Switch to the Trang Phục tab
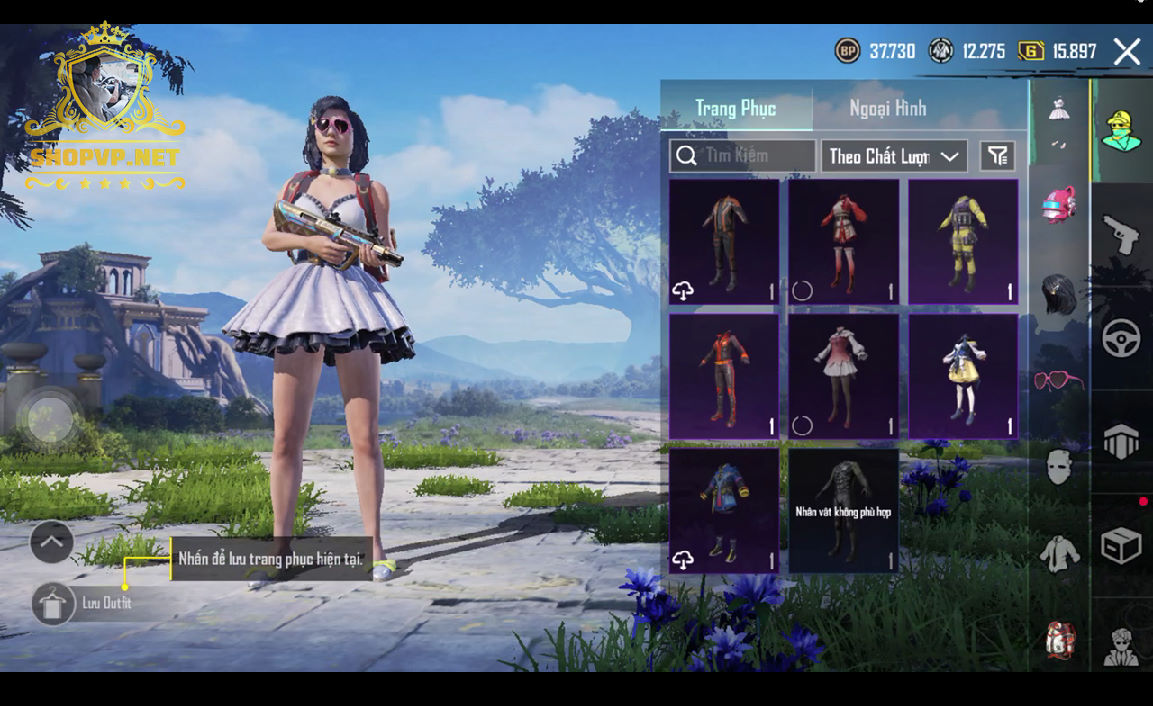The width and height of the screenshot is (1153, 706). (736, 108)
